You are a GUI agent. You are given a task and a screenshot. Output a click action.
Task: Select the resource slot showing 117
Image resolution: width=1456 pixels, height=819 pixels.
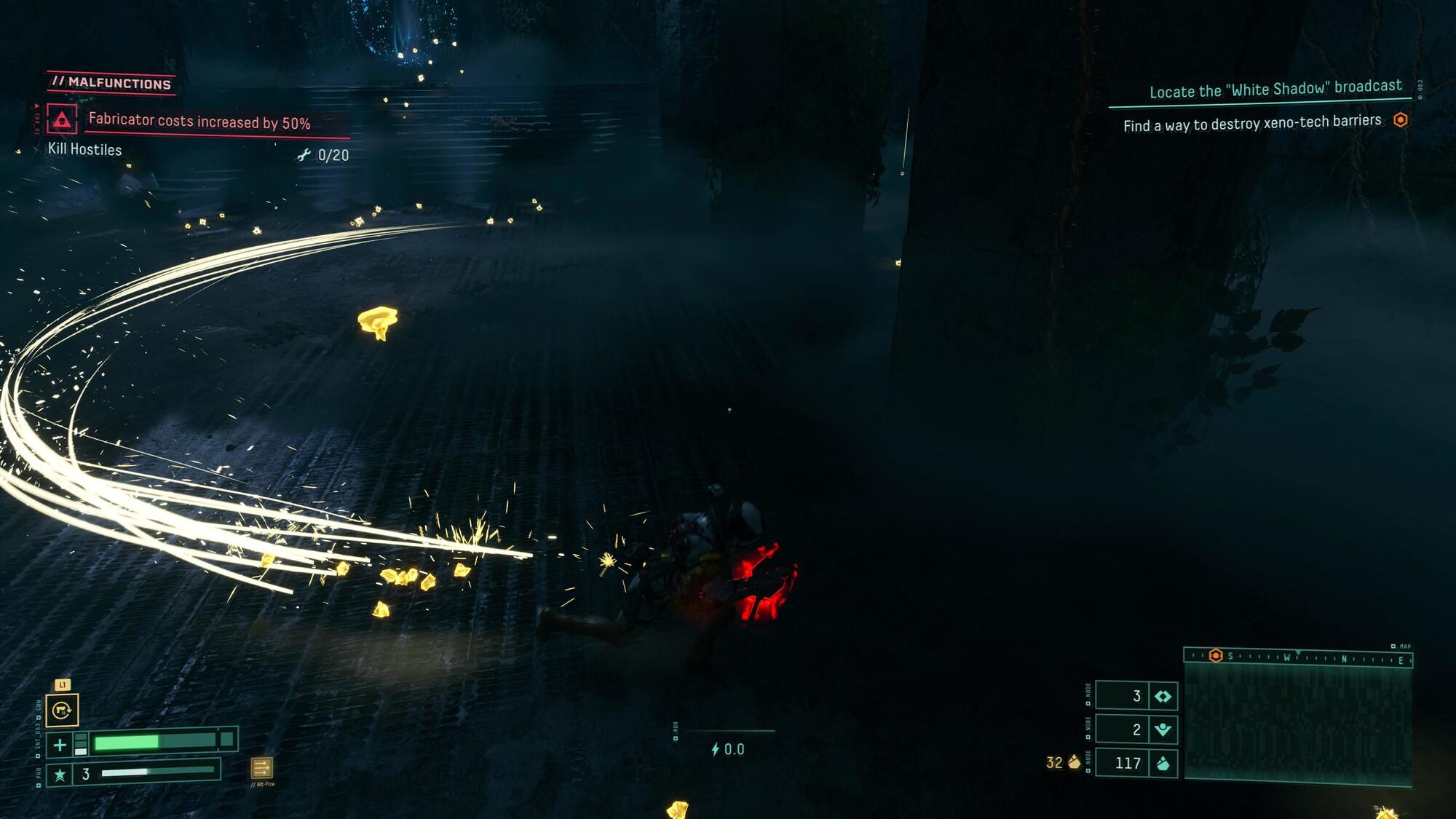1136,763
